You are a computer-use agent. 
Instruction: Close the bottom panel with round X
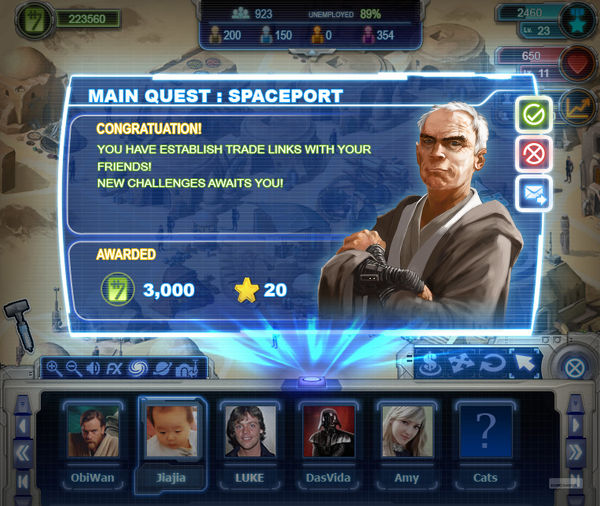point(574,367)
